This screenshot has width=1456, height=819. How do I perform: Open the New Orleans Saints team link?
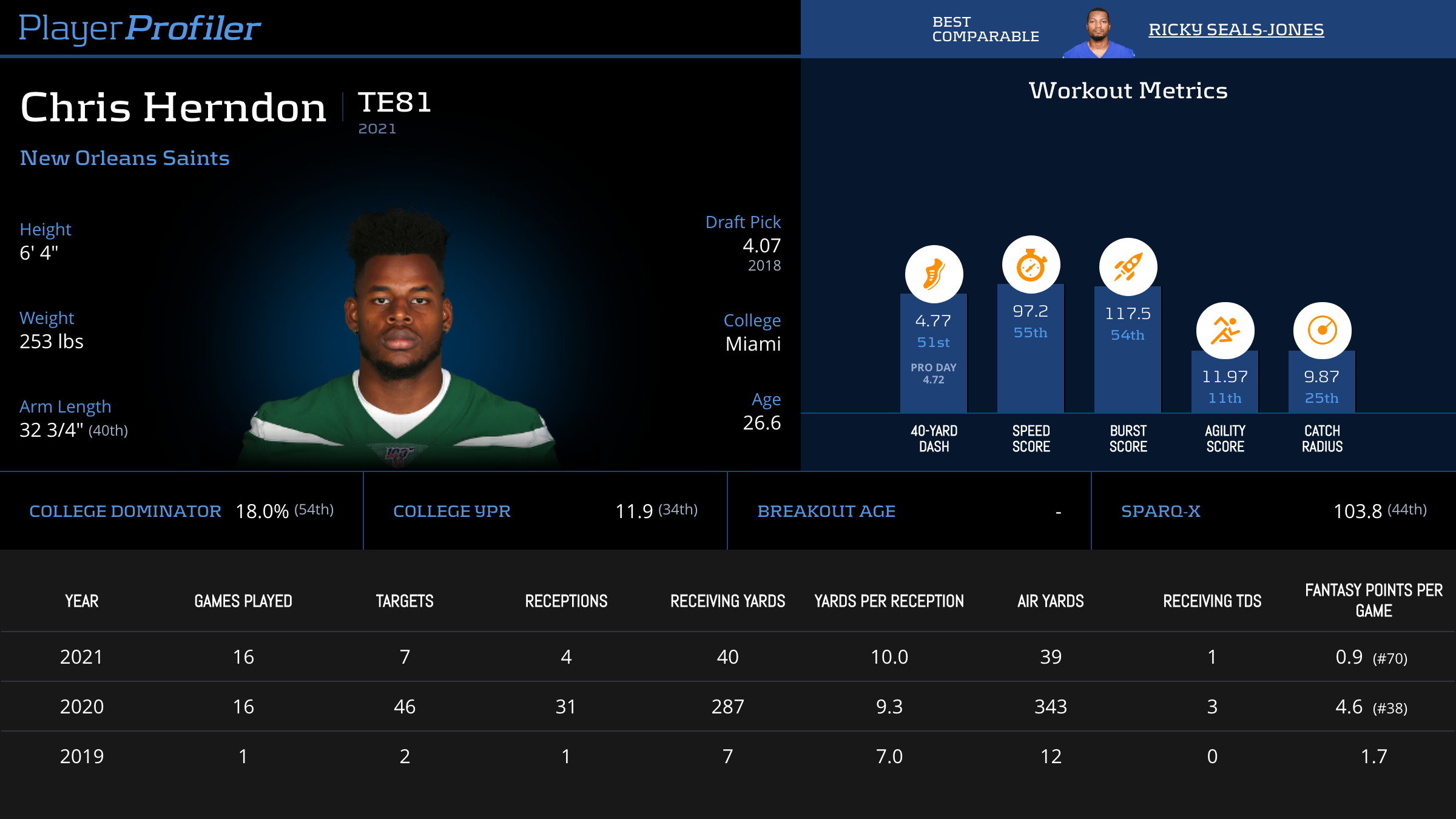[125, 158]
